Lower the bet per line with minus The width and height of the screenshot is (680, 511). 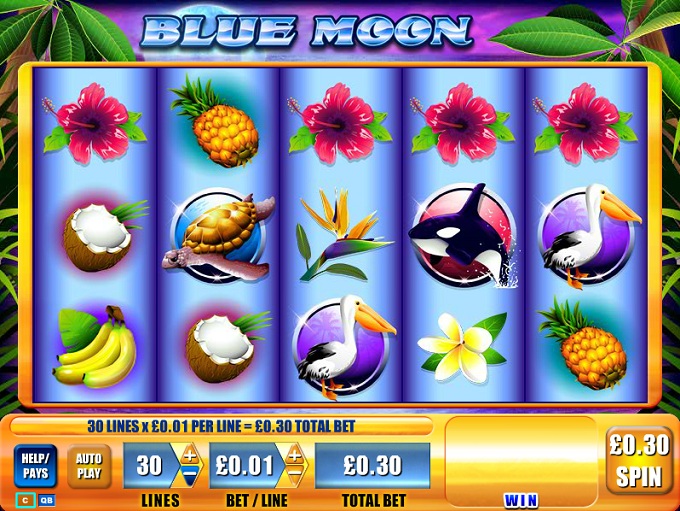295,476
